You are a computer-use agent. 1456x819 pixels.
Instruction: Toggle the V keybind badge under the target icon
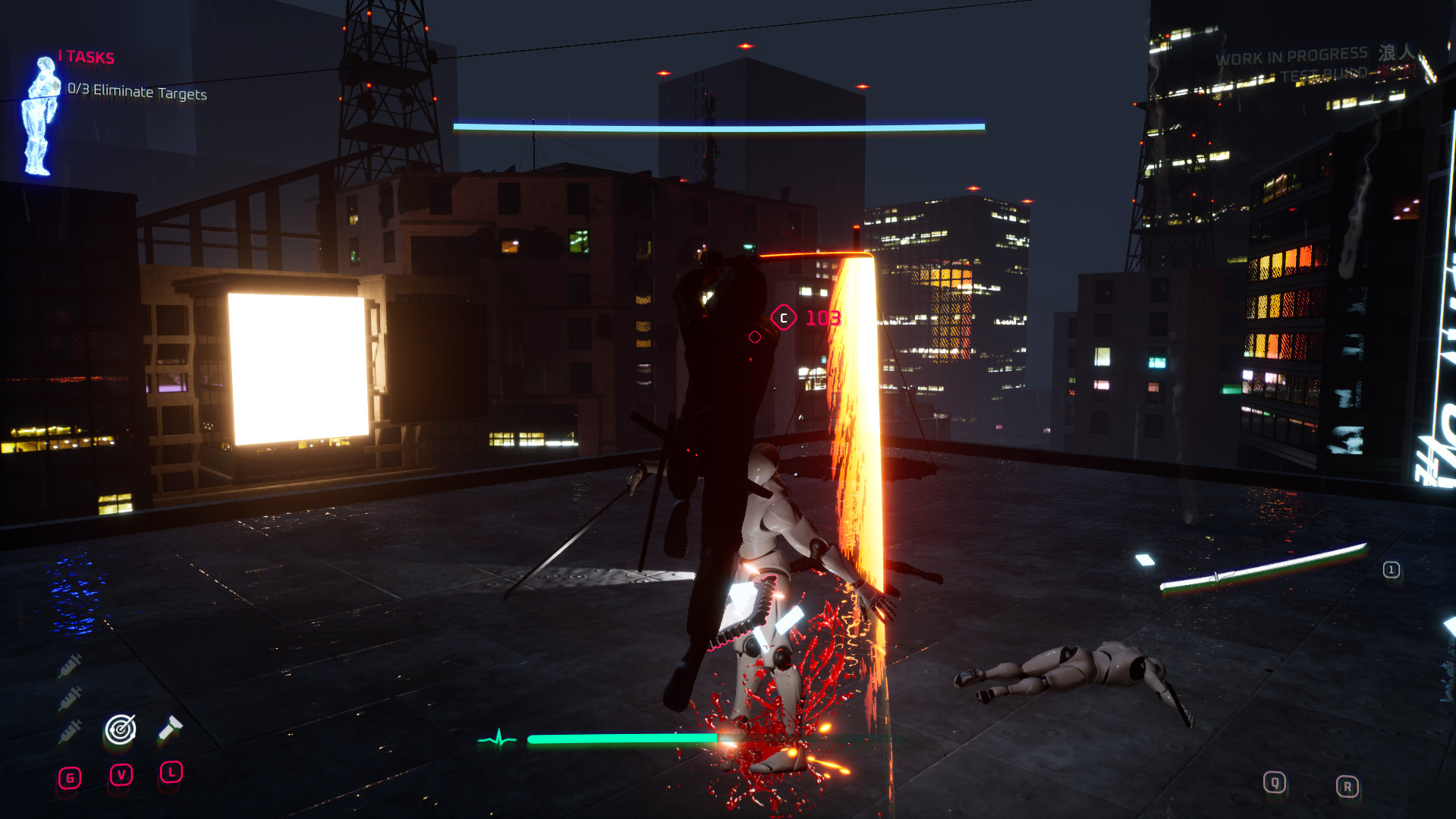click(121, 775)
